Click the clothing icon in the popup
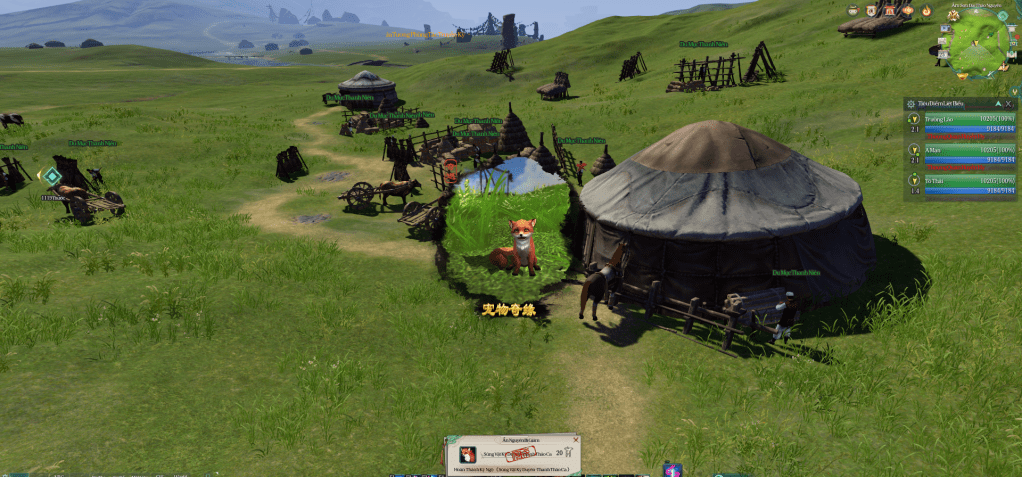 click(x=569, y=453)
